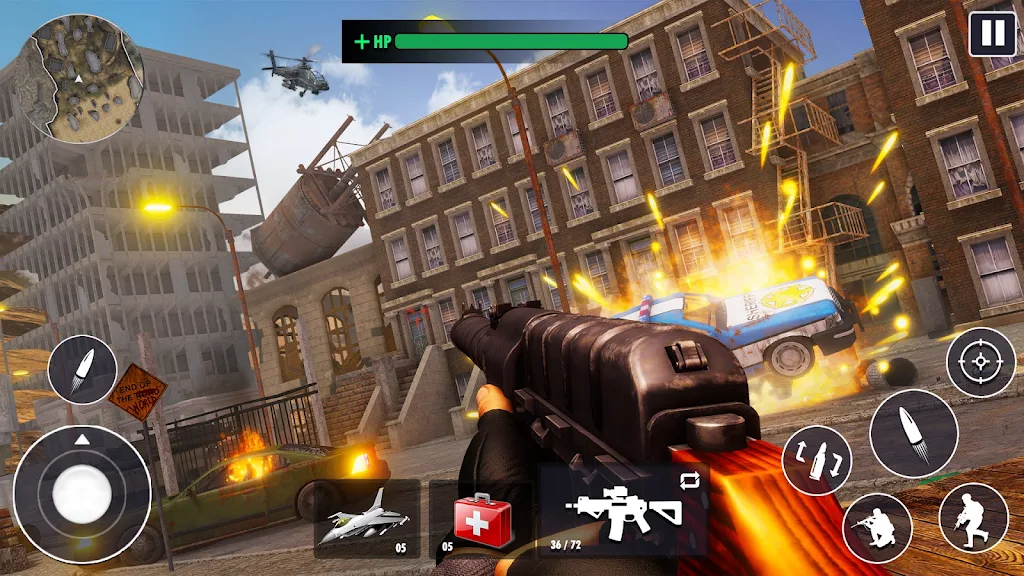The width and height of the screenshot is (1024, 576).
Task: Use the red medkit item
Action: tap(483, 519)
